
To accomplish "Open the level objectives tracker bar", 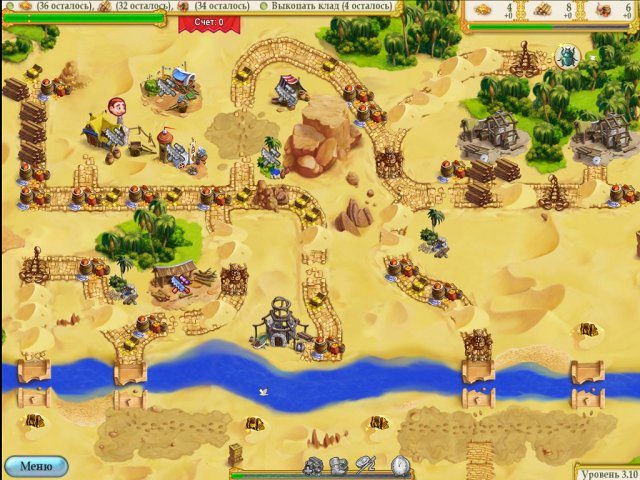I will 200,6.
